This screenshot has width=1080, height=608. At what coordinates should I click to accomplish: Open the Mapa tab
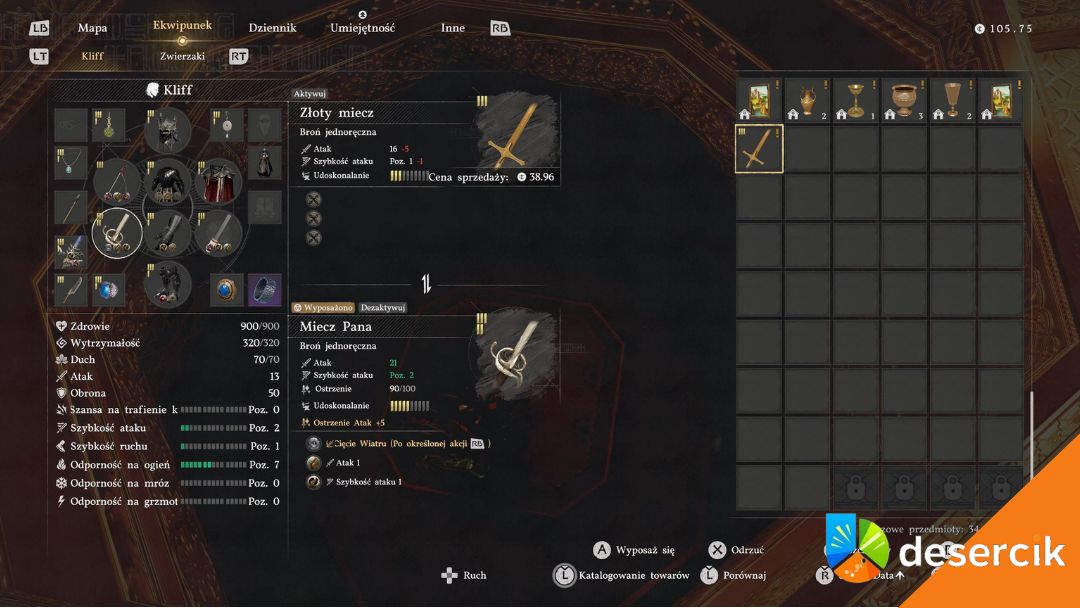coord(93,28)
